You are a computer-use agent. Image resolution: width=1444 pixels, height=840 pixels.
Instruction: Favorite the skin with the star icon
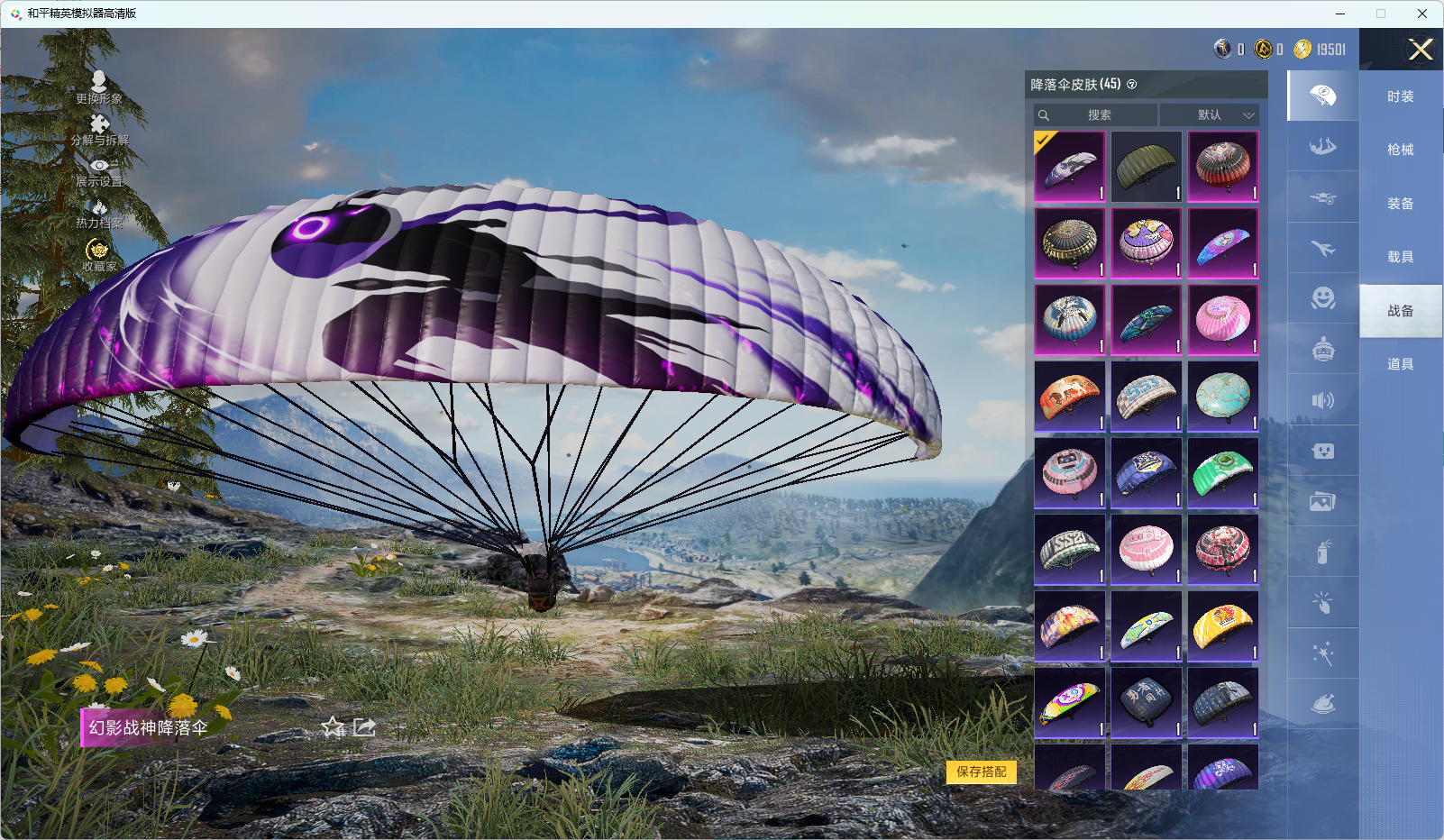[334, 727]
